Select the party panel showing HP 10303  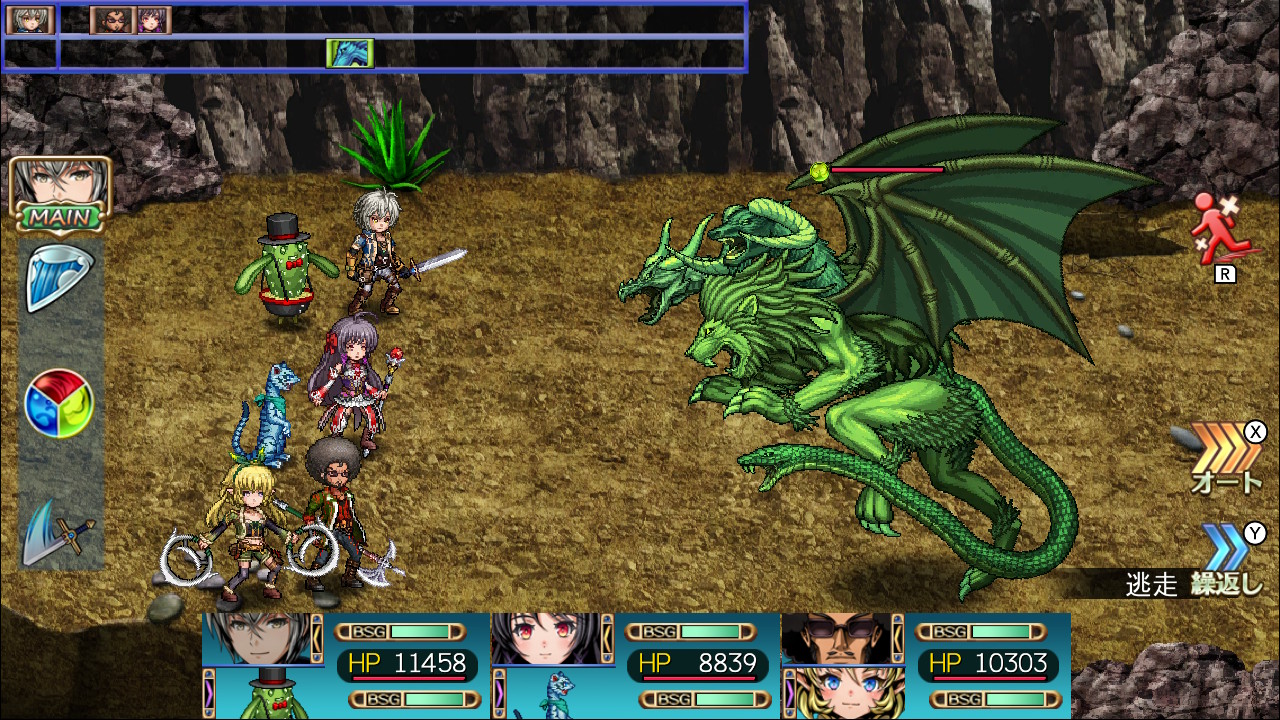[x=925, y=665]
